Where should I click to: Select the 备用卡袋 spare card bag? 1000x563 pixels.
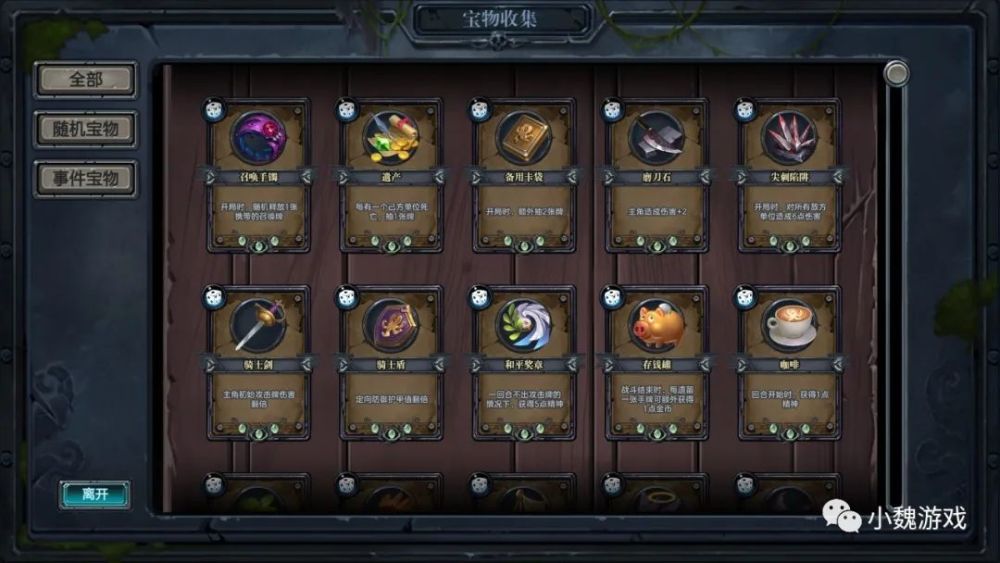coord(523,175)
